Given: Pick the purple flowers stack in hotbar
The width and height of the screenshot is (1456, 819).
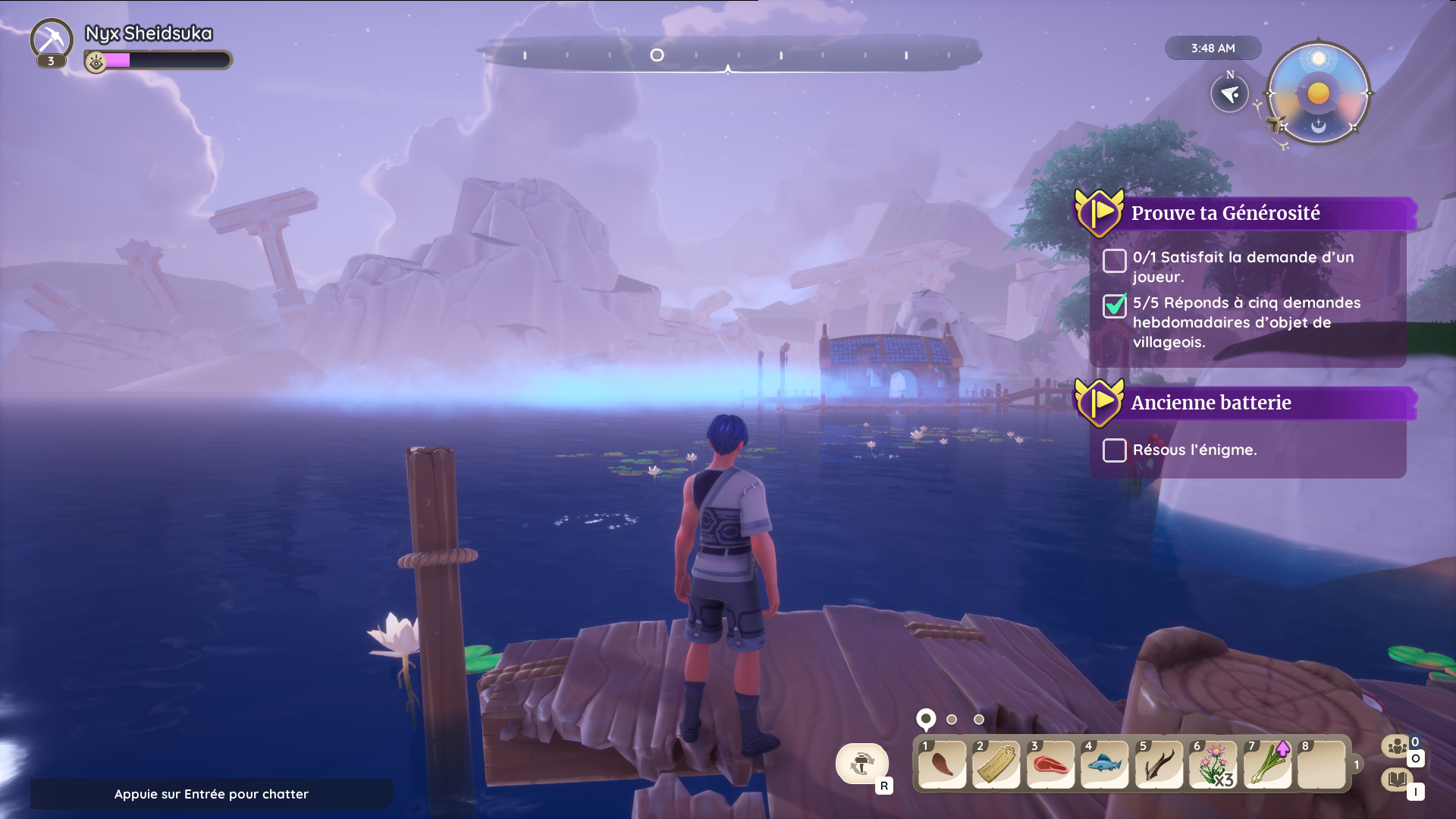Looking at the screenshot, I should (x=1213, y=764).
